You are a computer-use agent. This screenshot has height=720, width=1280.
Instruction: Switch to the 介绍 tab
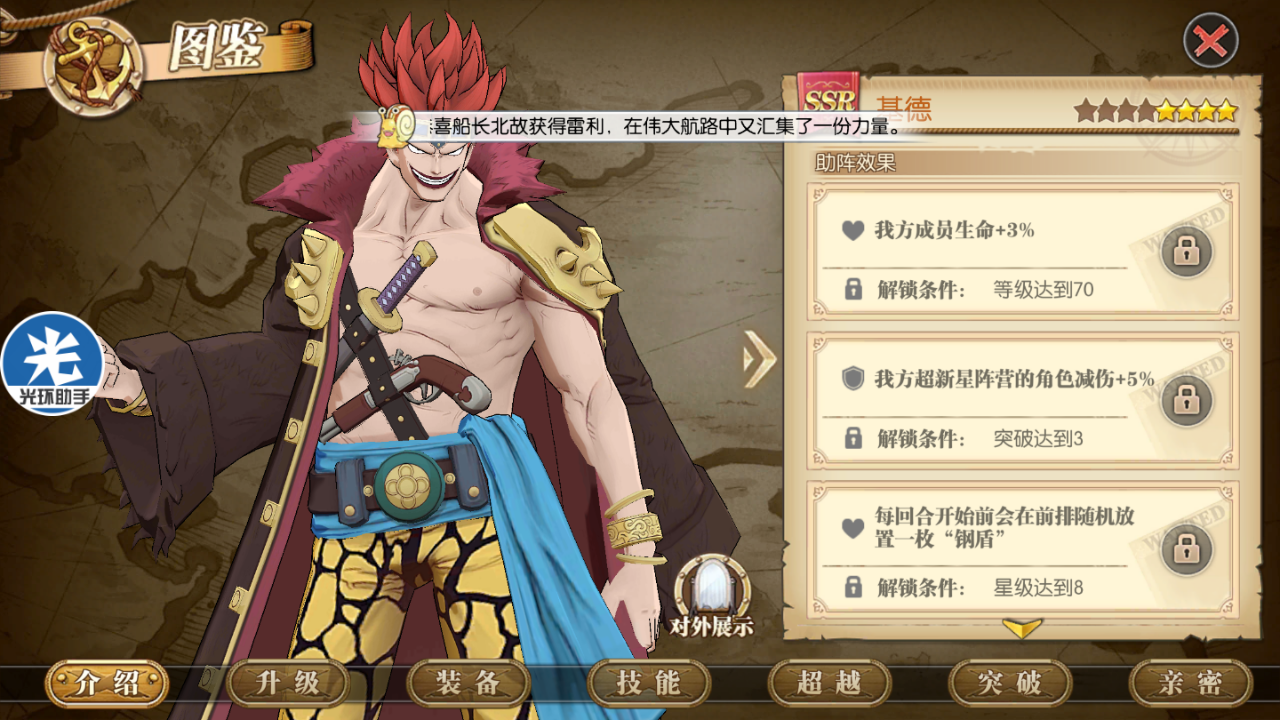point(107,684)
